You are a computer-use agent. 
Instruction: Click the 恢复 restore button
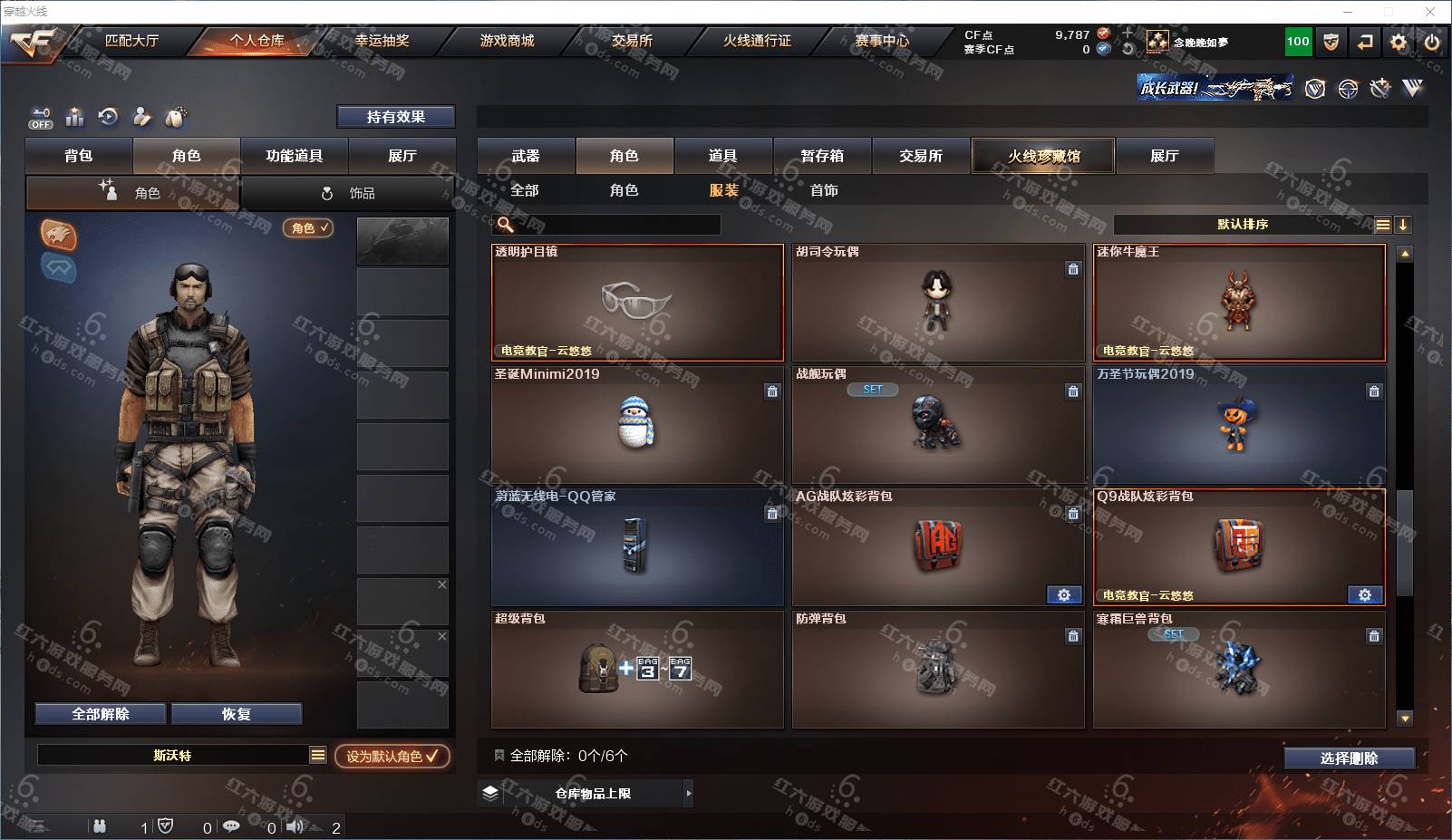coord(236,714)
